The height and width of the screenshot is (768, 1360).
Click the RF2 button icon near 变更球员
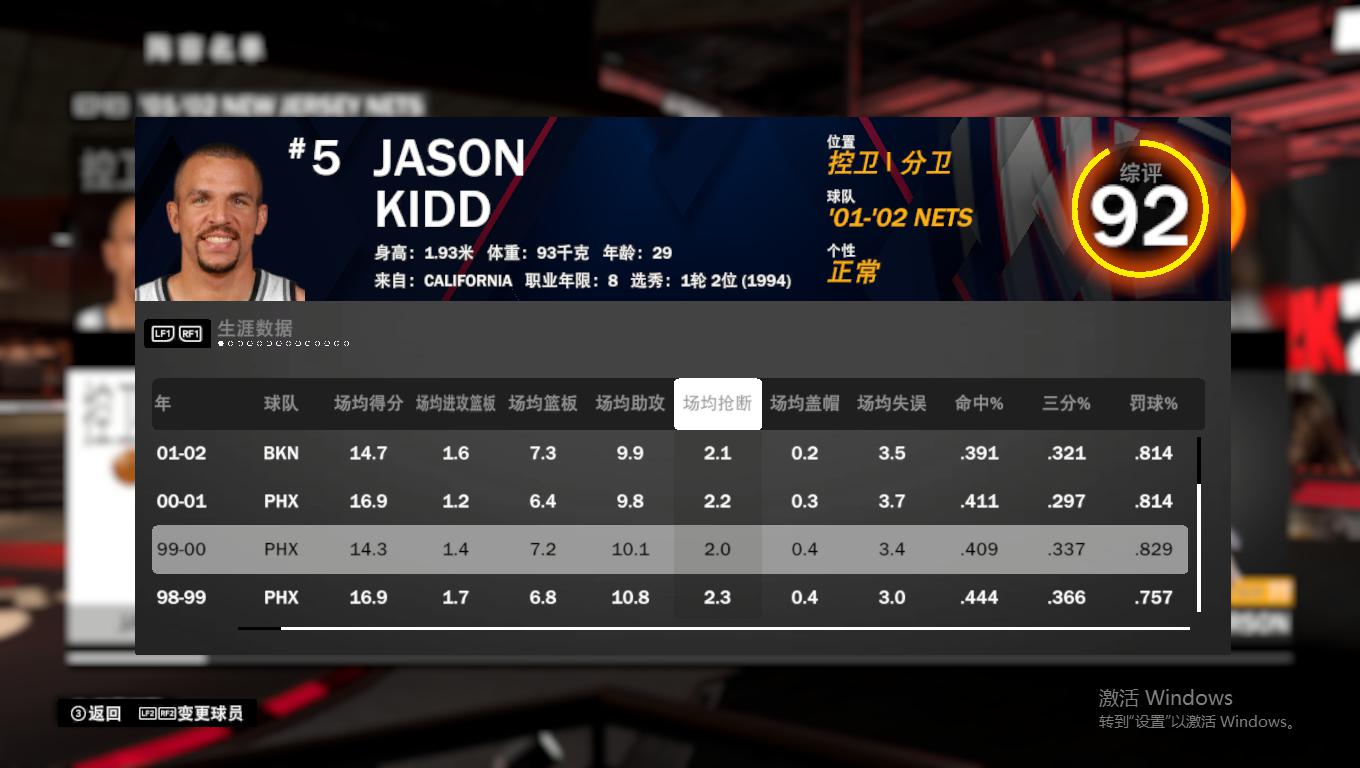tap(166, 713)
